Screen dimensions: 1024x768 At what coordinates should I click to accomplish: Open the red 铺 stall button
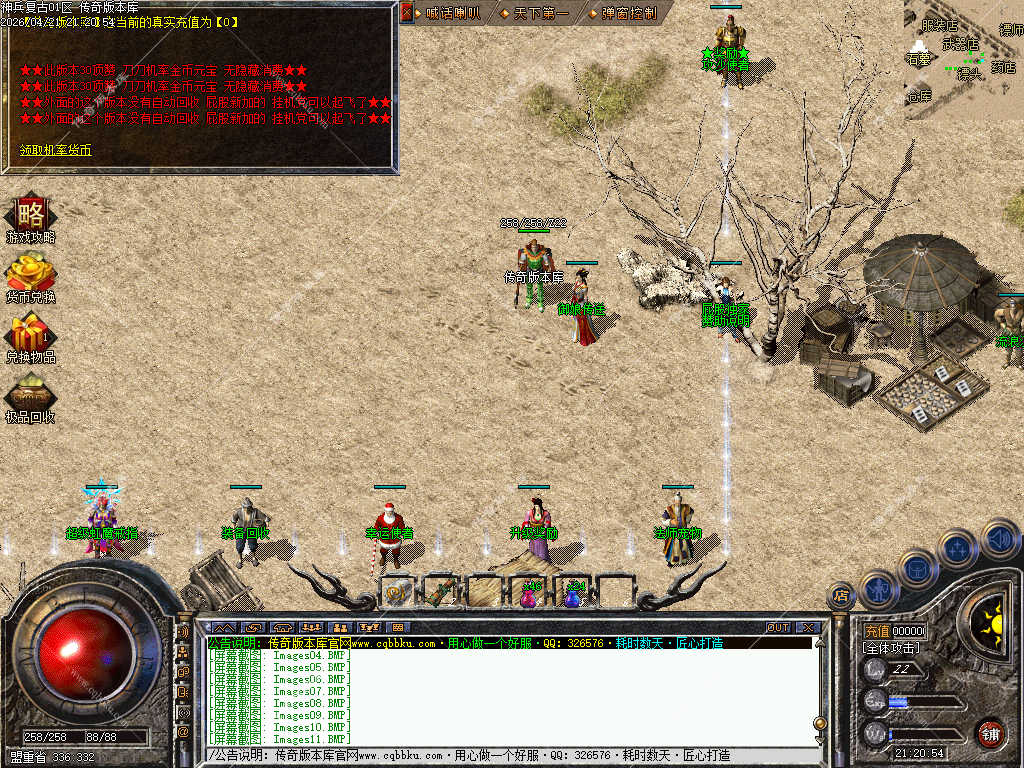point(990,733)
